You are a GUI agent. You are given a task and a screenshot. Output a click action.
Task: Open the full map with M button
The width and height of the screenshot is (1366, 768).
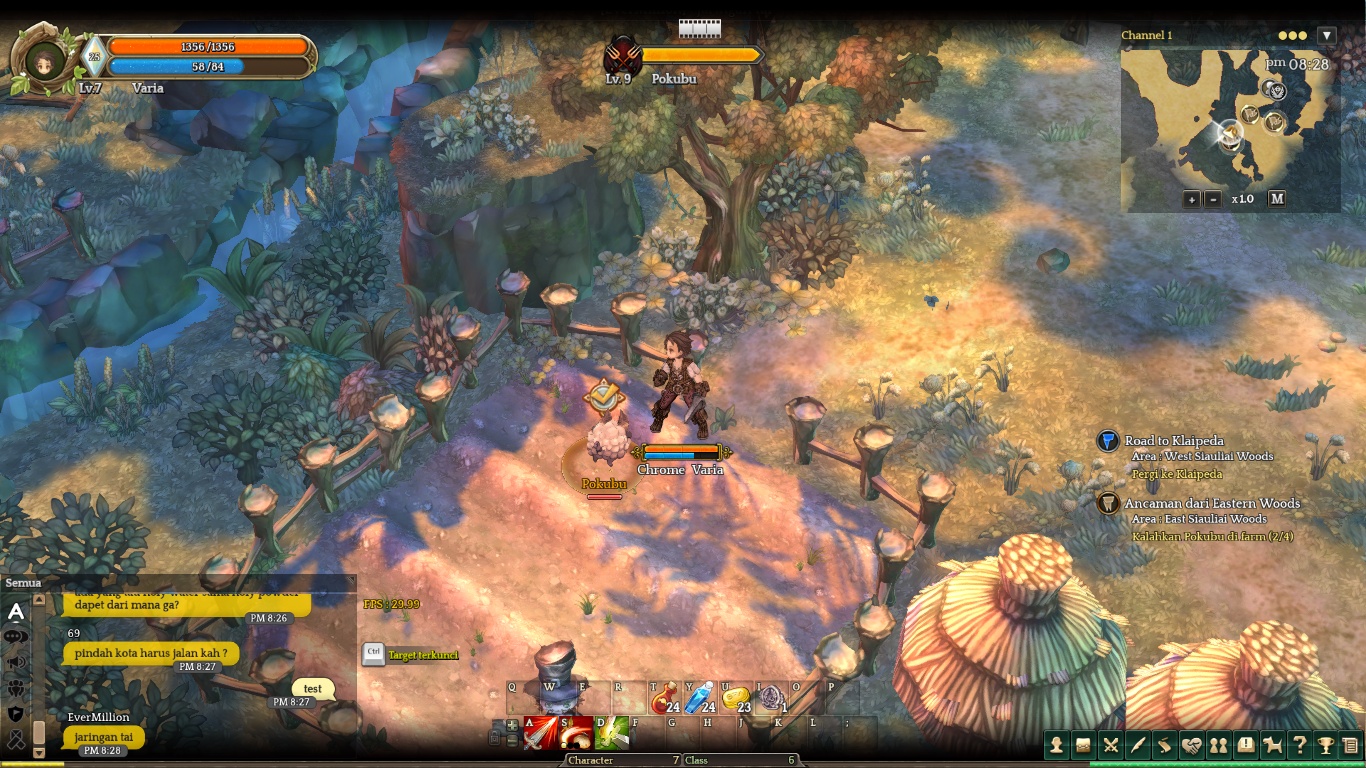coord(1277,198)
